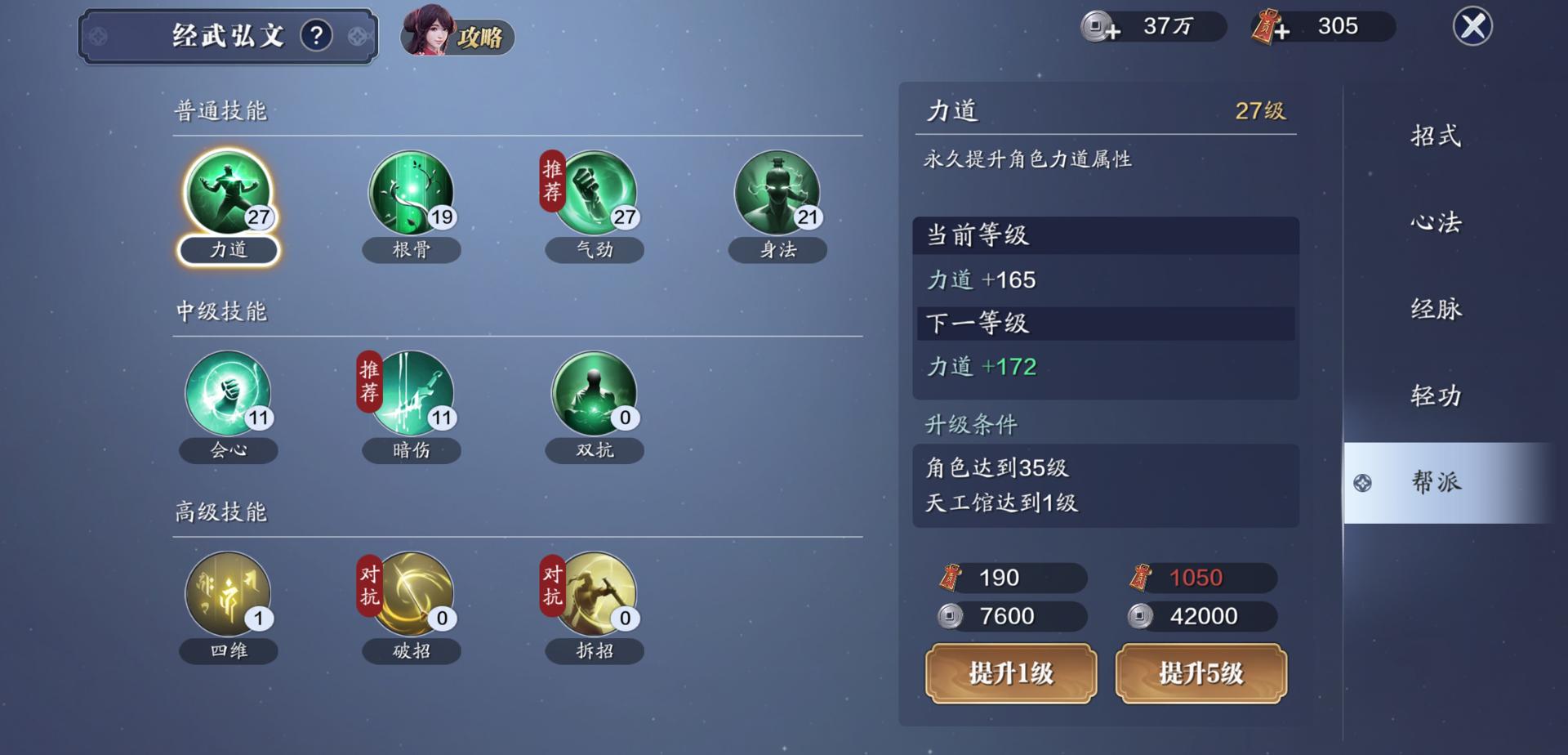The height and width of the screenshot is (755, 1568).
Task: Open the 拆招 skill details
Action: point(595,598)
